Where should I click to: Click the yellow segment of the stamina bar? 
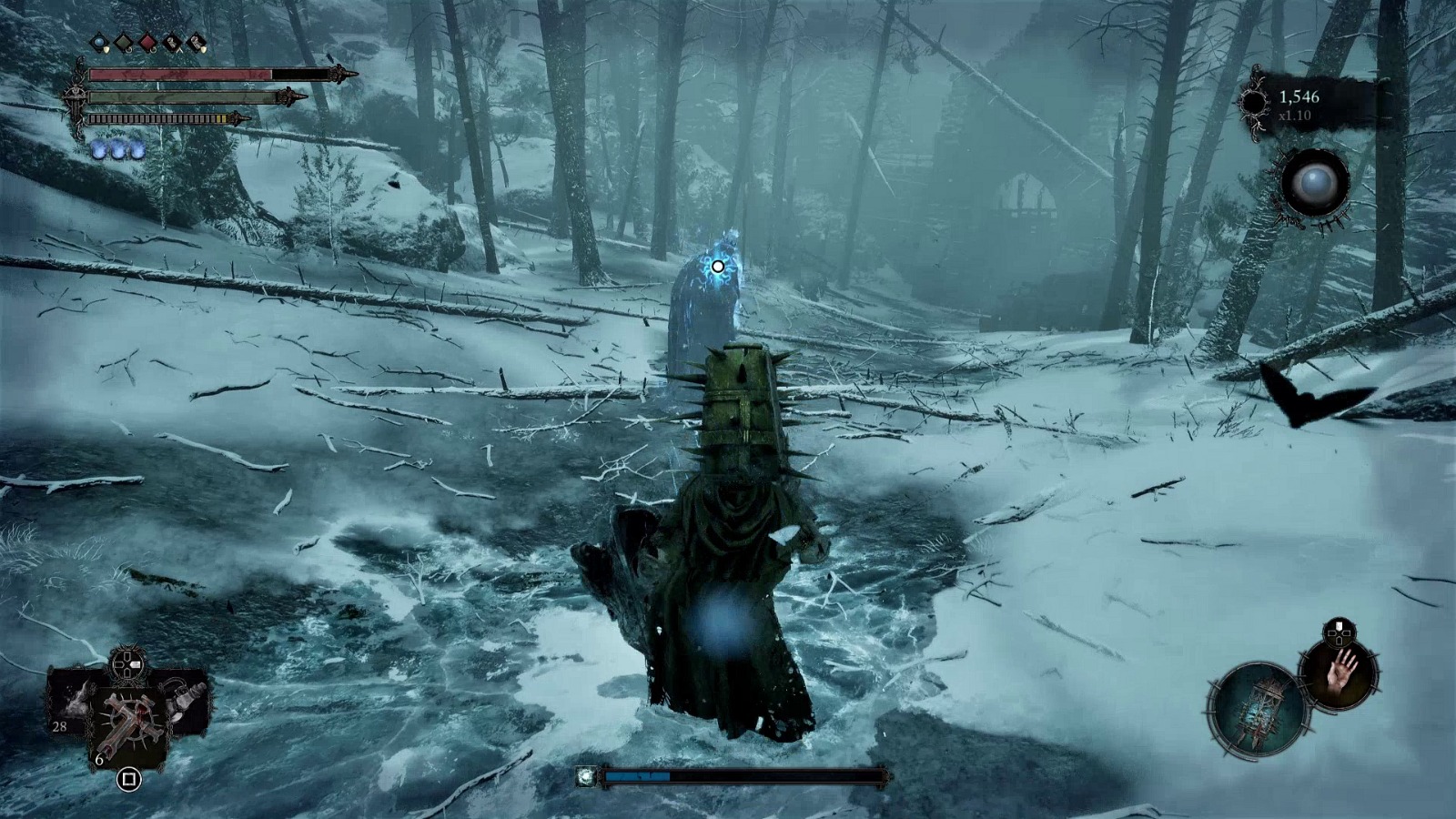click(219, 116)
